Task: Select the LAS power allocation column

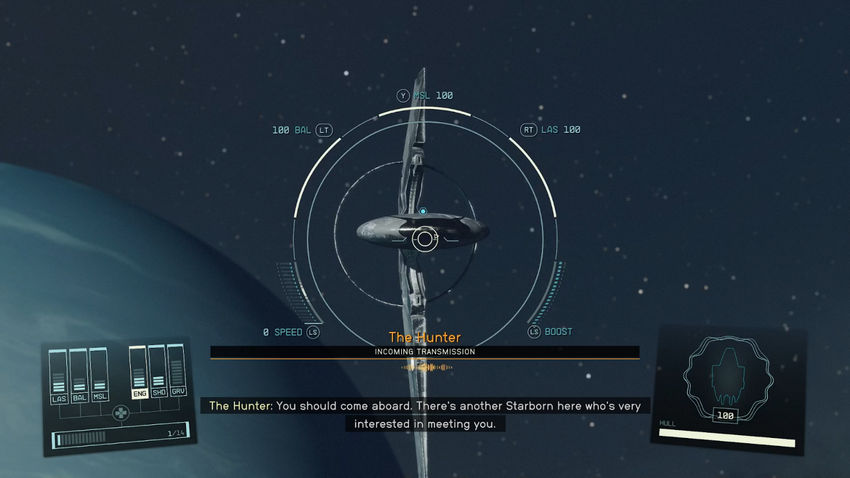Action: [58, 376]
